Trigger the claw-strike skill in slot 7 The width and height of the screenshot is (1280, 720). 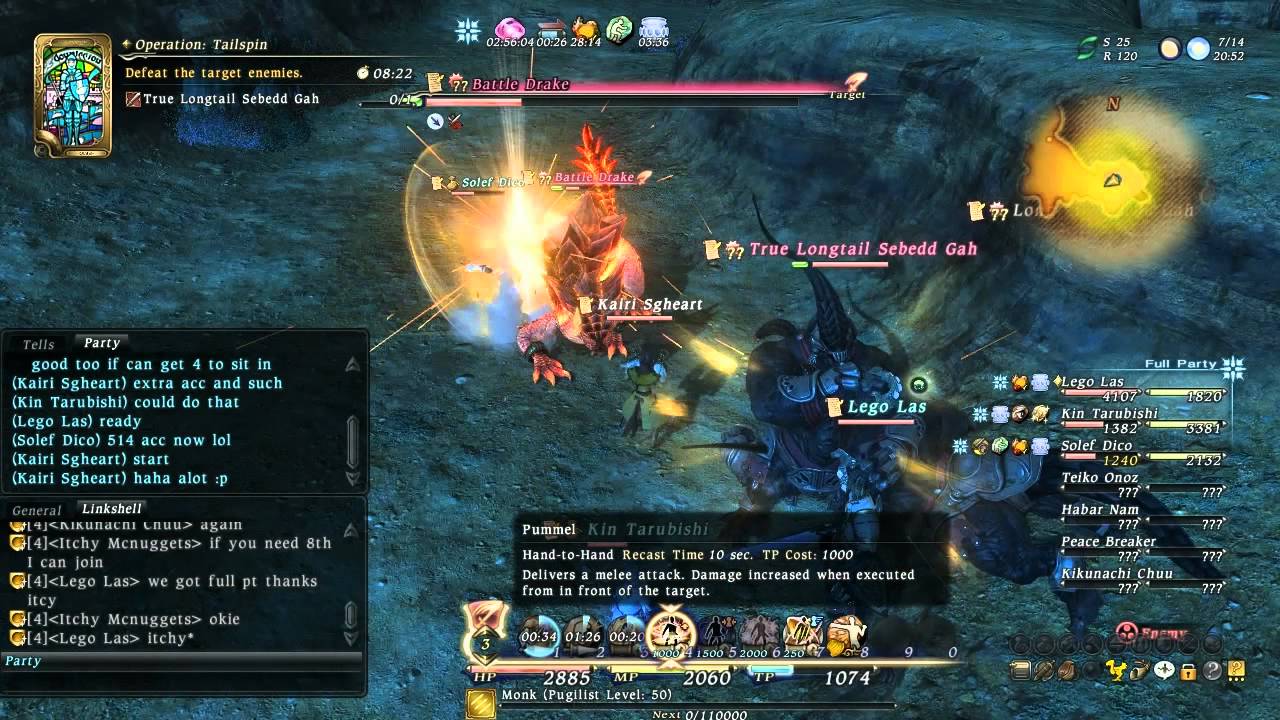point(802,633)
